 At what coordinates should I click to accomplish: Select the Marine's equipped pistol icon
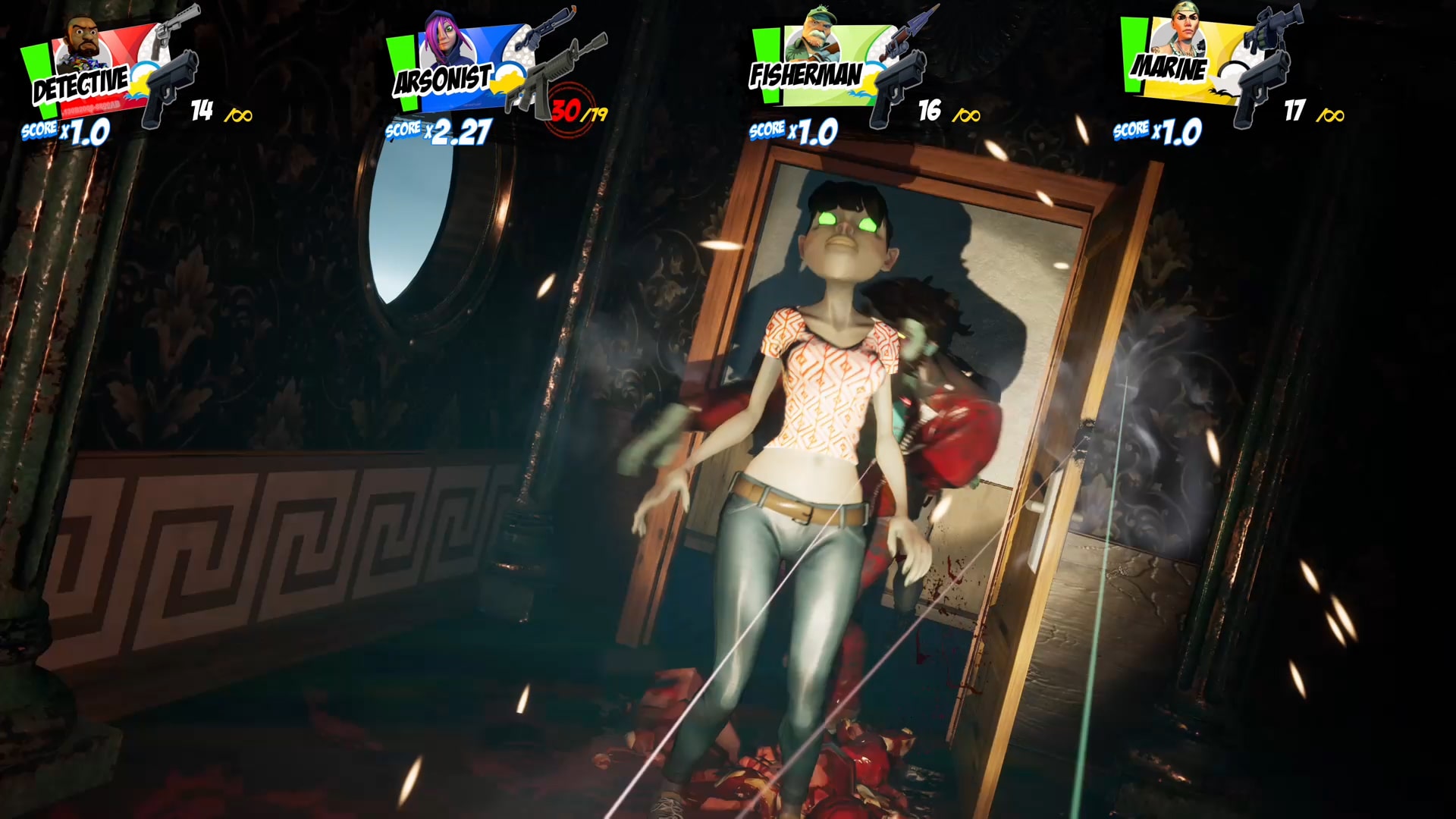1263,83
